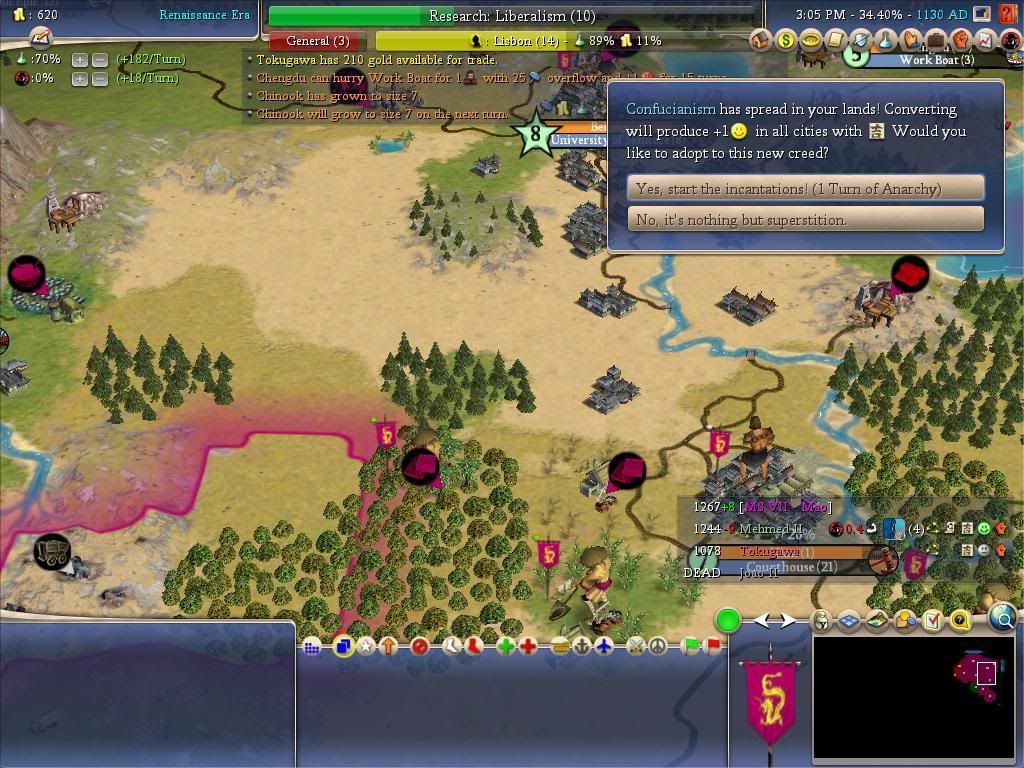Open the Military Advisor fist icon
The width and height of the screenshot is (1024, 768).
pyautogui.click(x=960, y=41)
